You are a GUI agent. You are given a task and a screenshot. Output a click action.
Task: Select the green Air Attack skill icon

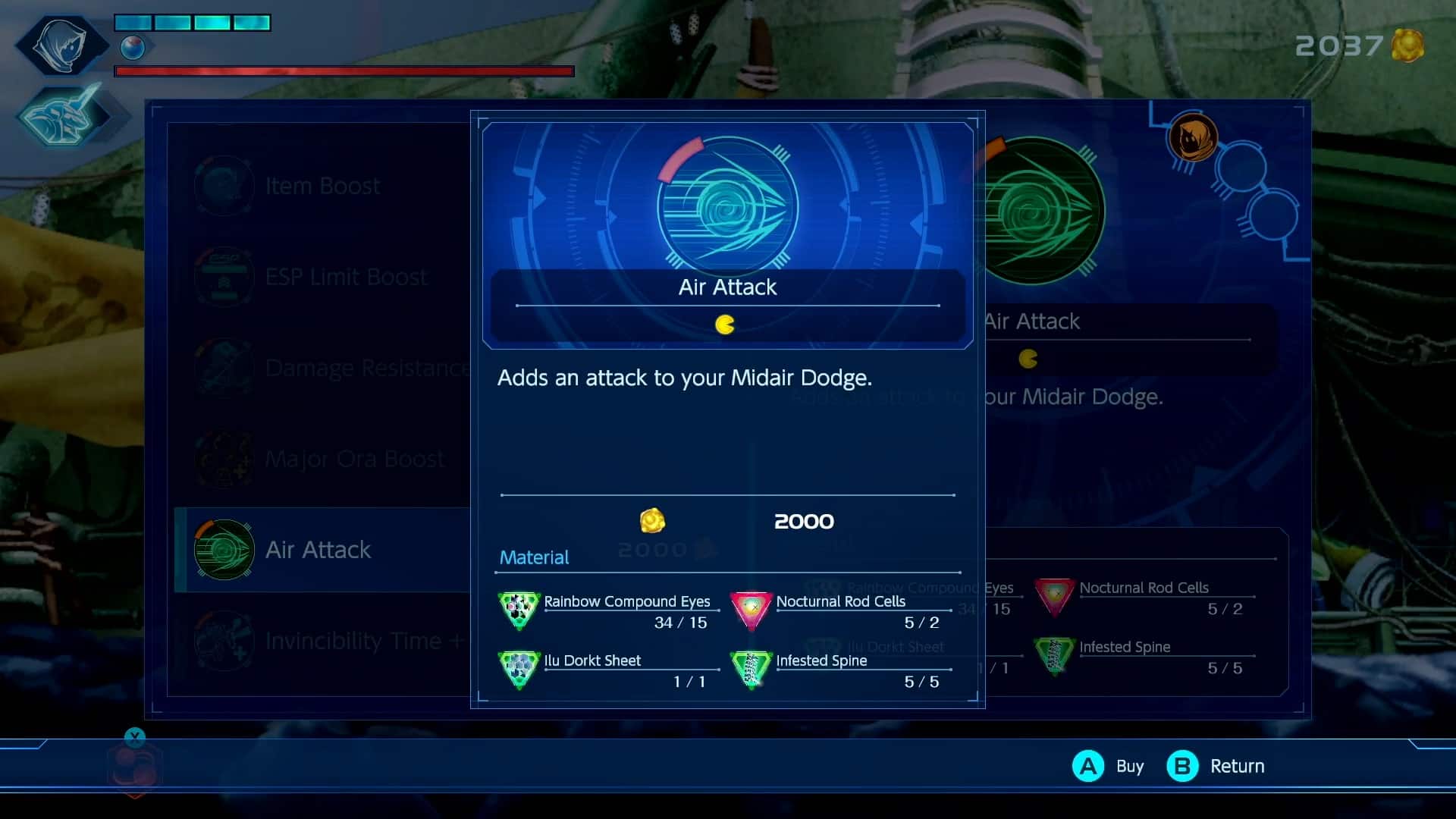click(224, 550)
